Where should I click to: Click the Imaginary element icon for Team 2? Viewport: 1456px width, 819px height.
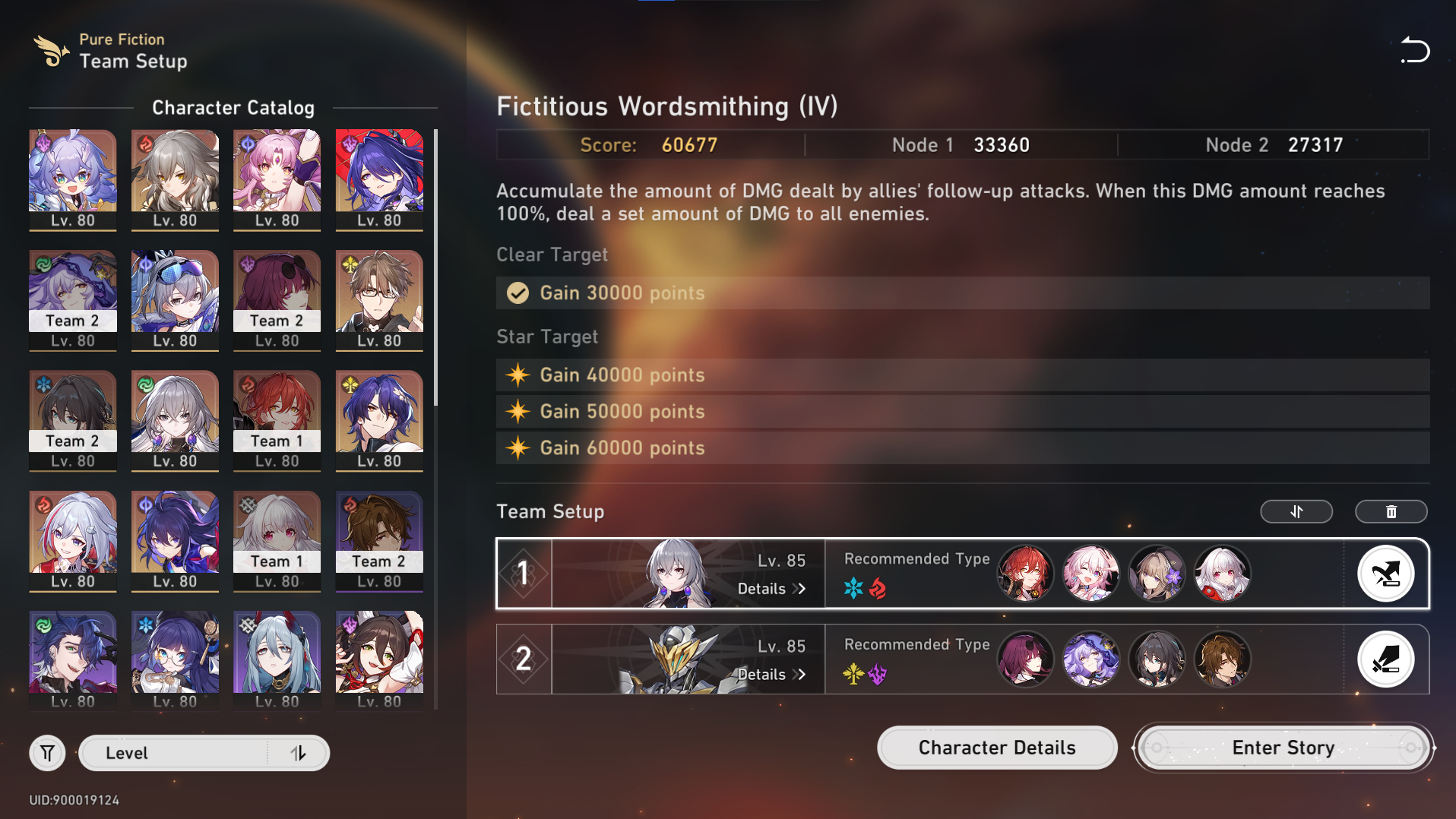coord(853,674)
